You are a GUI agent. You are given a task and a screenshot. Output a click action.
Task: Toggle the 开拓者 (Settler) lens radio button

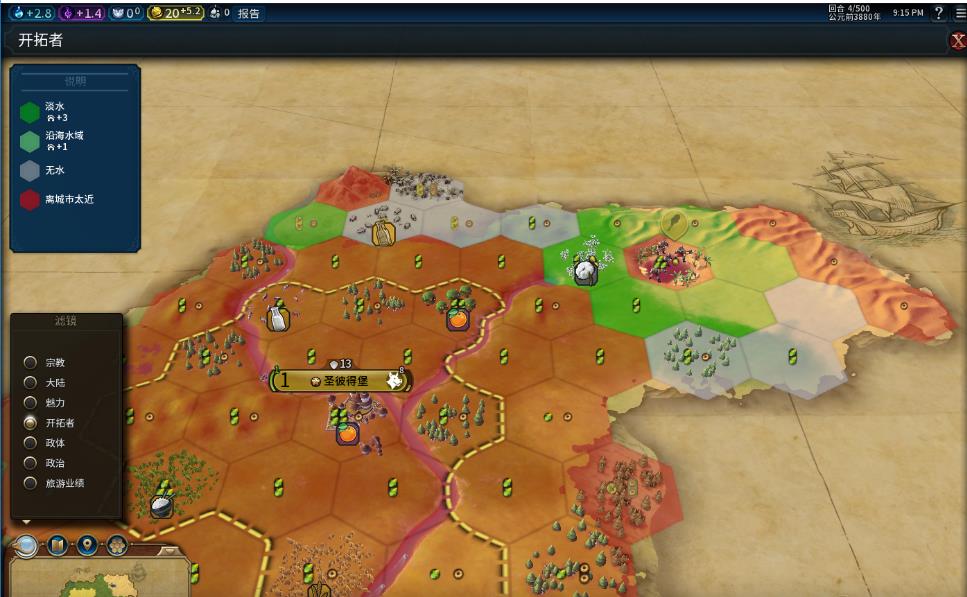pos(31,422)
